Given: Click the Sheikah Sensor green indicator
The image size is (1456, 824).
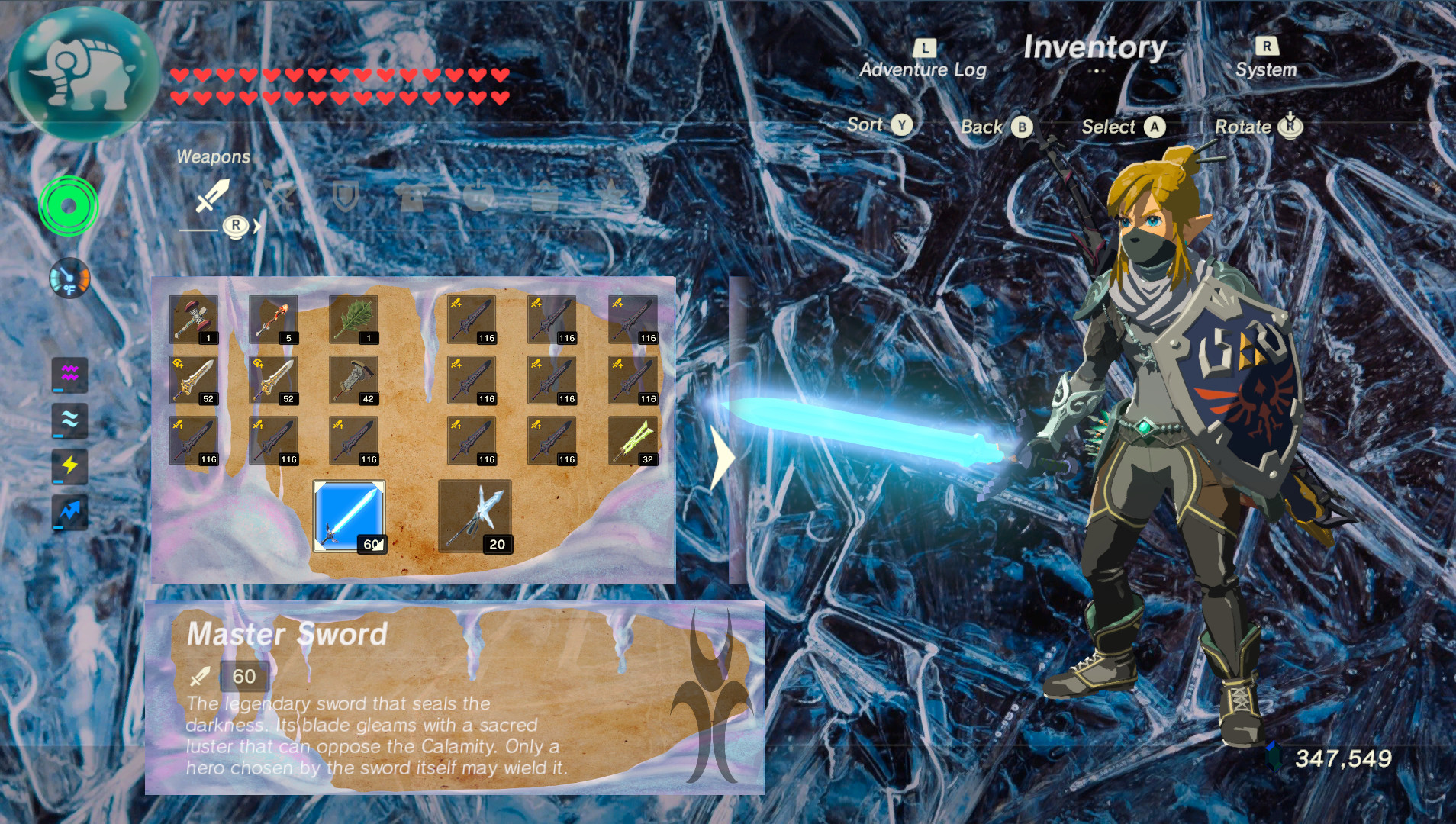Looking at the screenshot, I should coord(67,204).
